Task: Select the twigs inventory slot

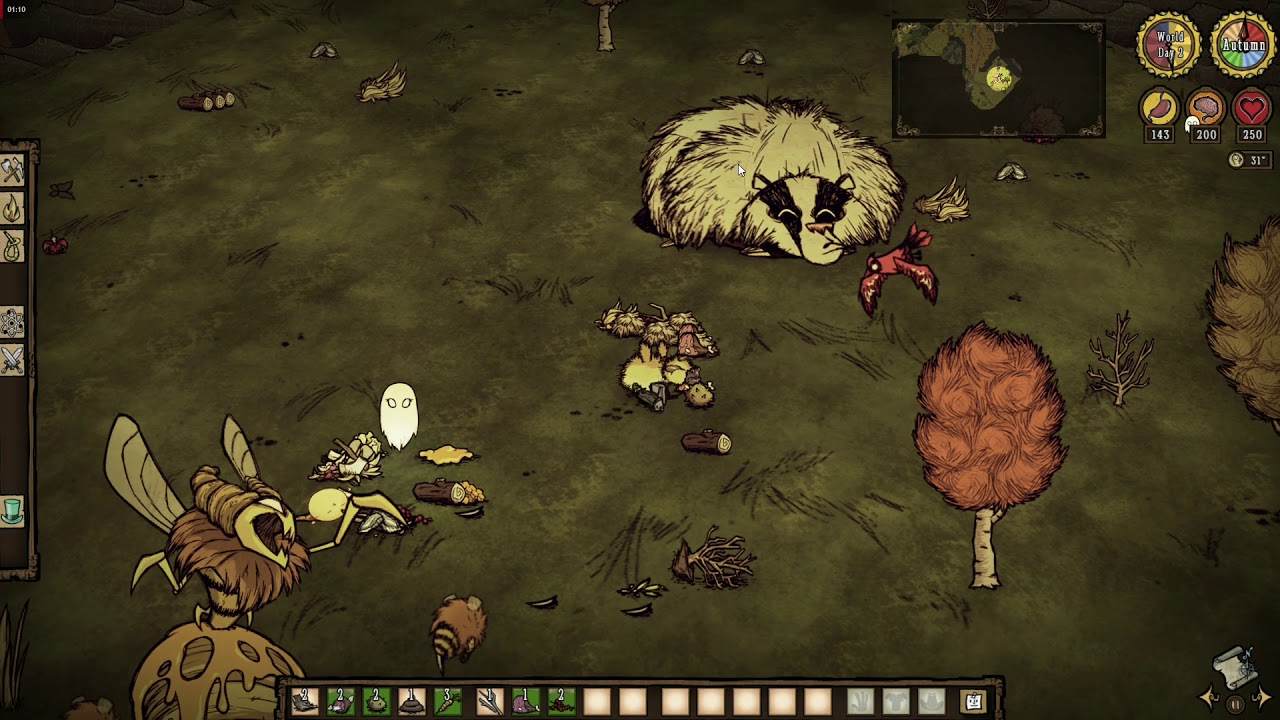Action: click(490, 701)
